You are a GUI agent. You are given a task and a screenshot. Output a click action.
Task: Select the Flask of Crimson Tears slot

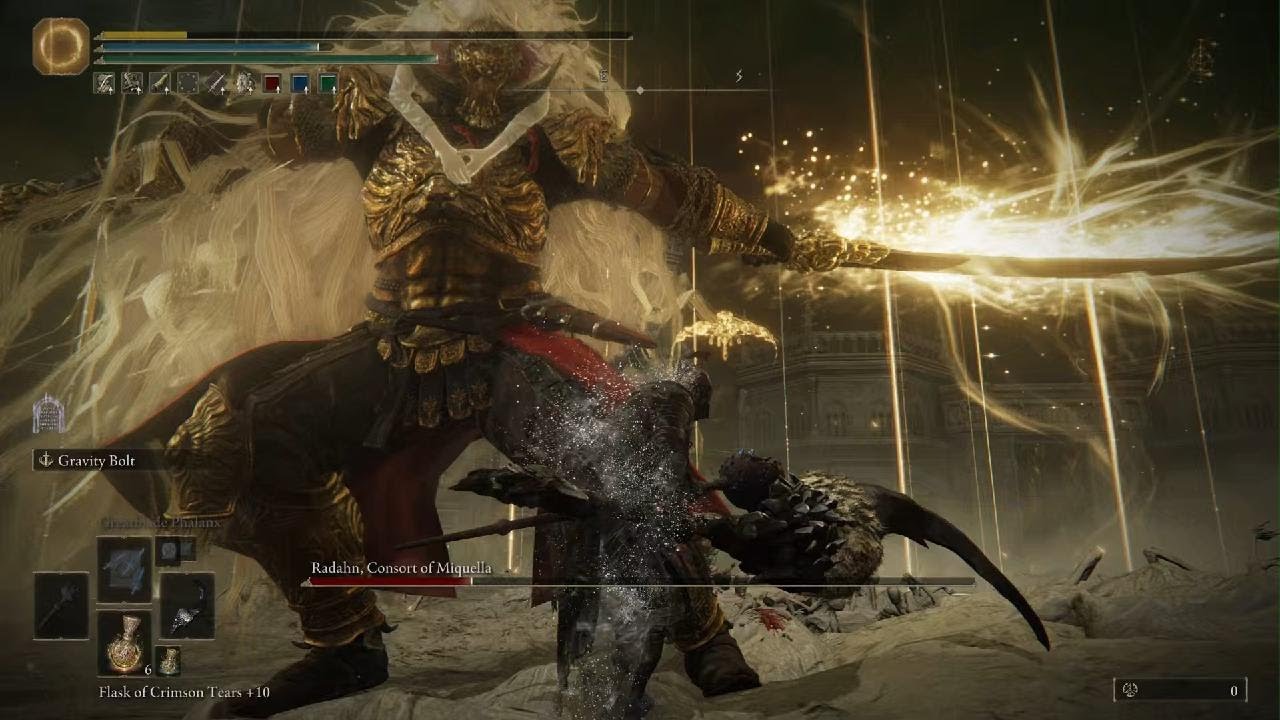click(125, 643)
